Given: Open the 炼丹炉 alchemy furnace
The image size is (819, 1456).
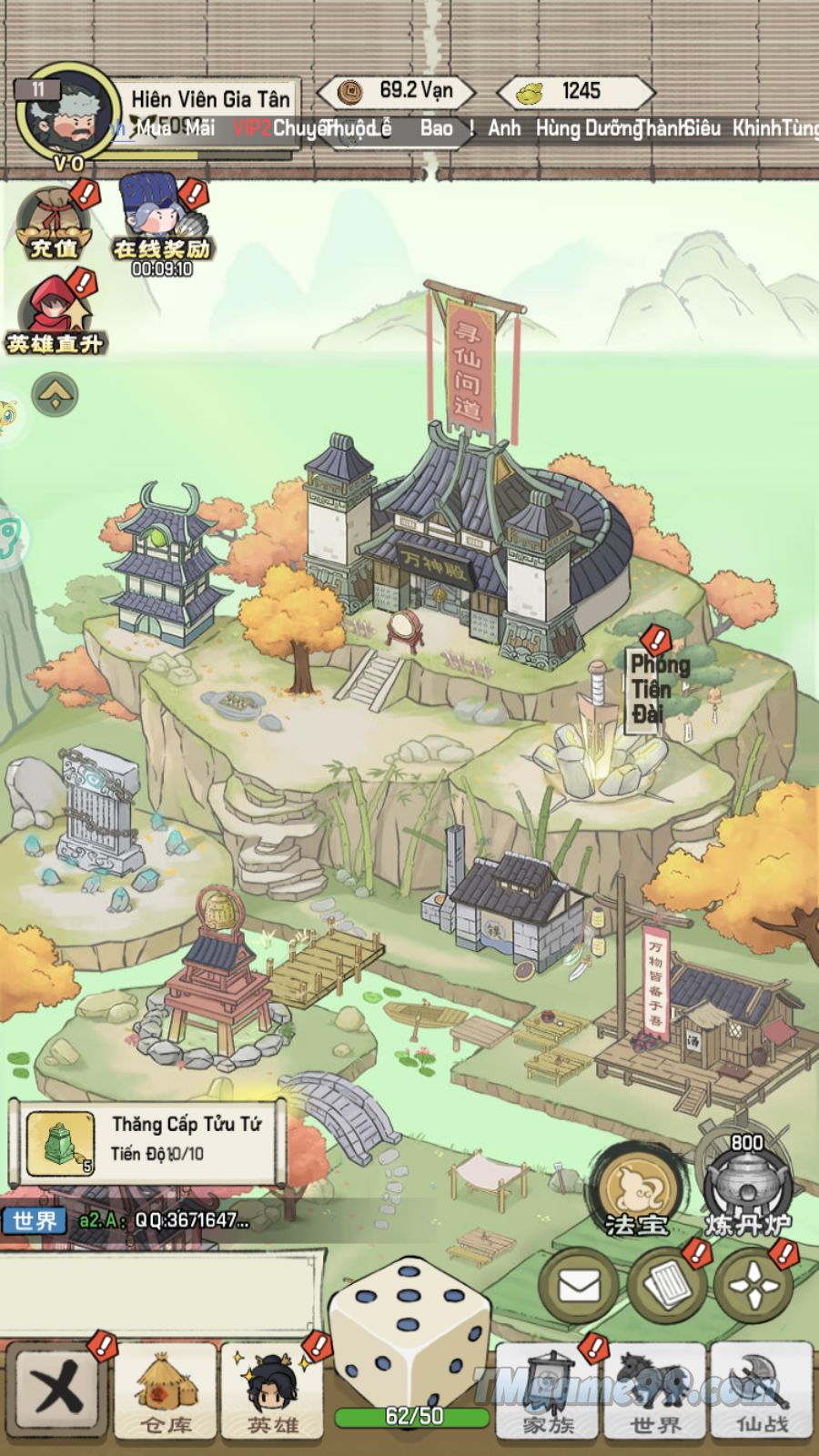Looking at the screenshot, I should pyautogui.click(x=747, y=1188).
